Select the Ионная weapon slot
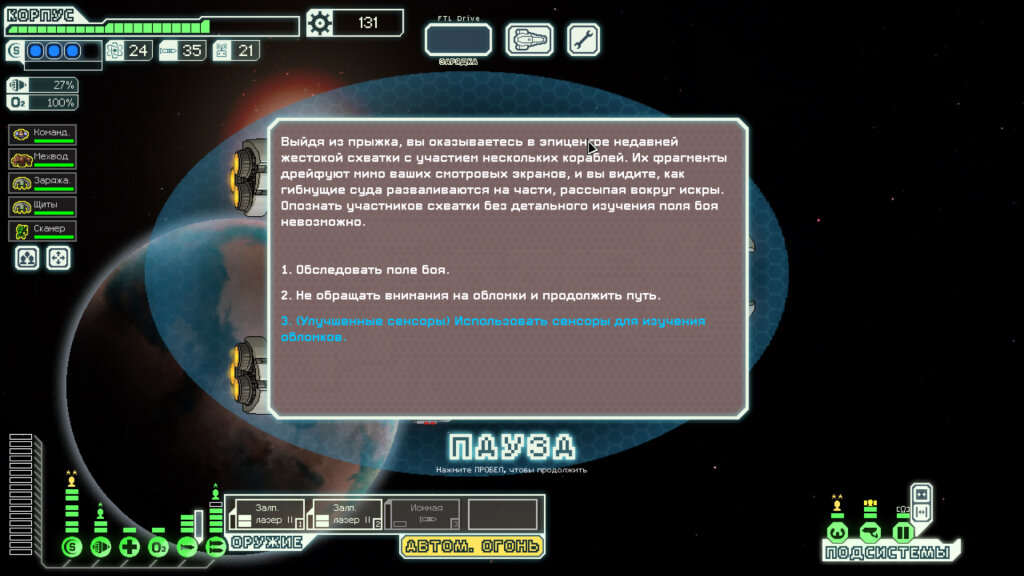The image size is (1024, 576). (423, 514)
